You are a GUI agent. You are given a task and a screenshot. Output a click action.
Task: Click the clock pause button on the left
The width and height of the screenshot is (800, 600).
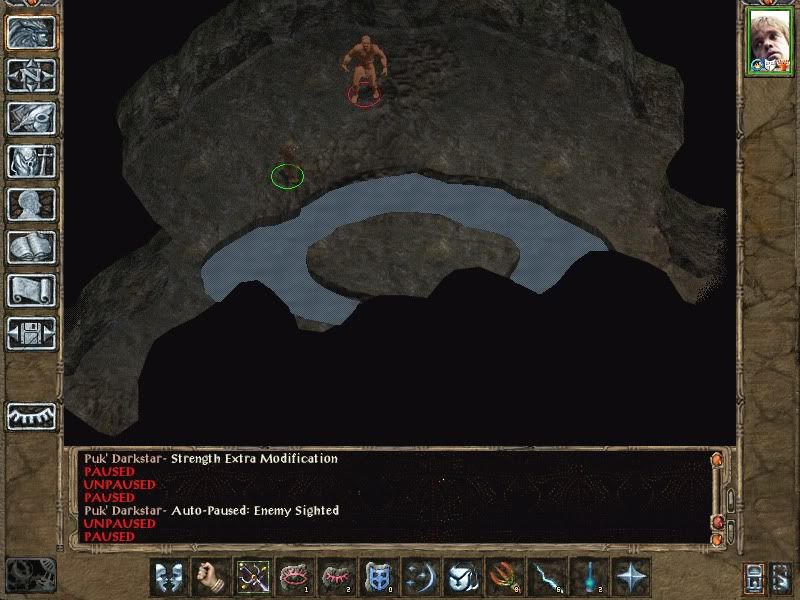click(x=30, y=573)
